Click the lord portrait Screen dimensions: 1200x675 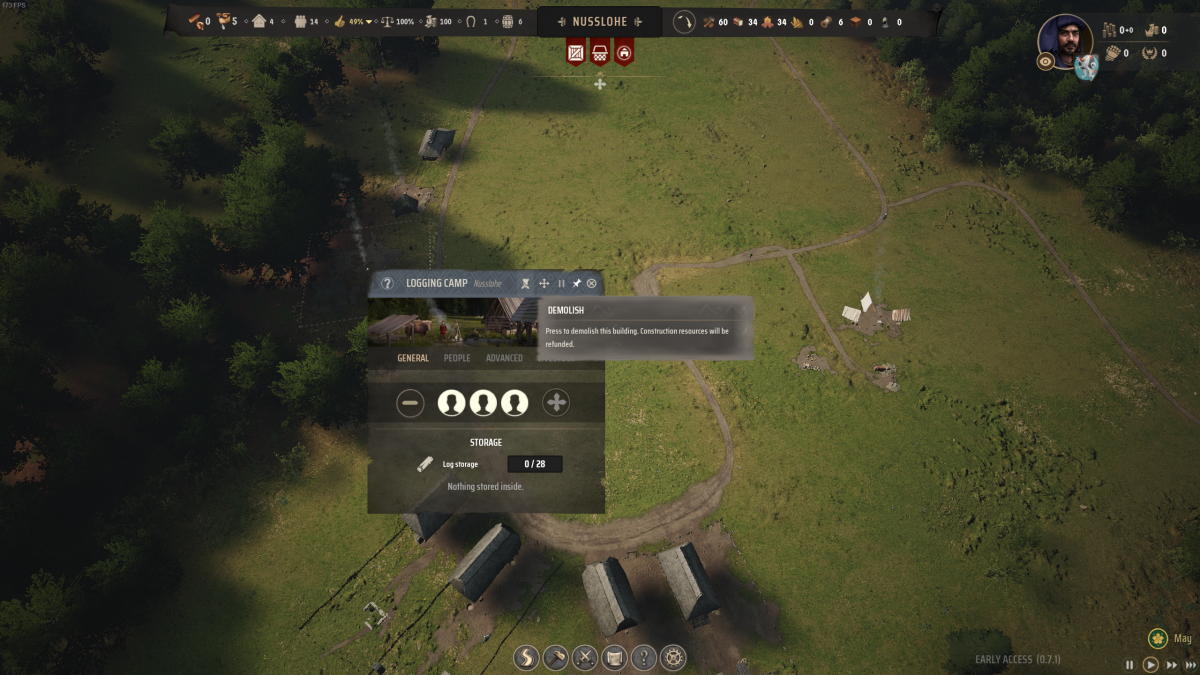click(1065, 41)
